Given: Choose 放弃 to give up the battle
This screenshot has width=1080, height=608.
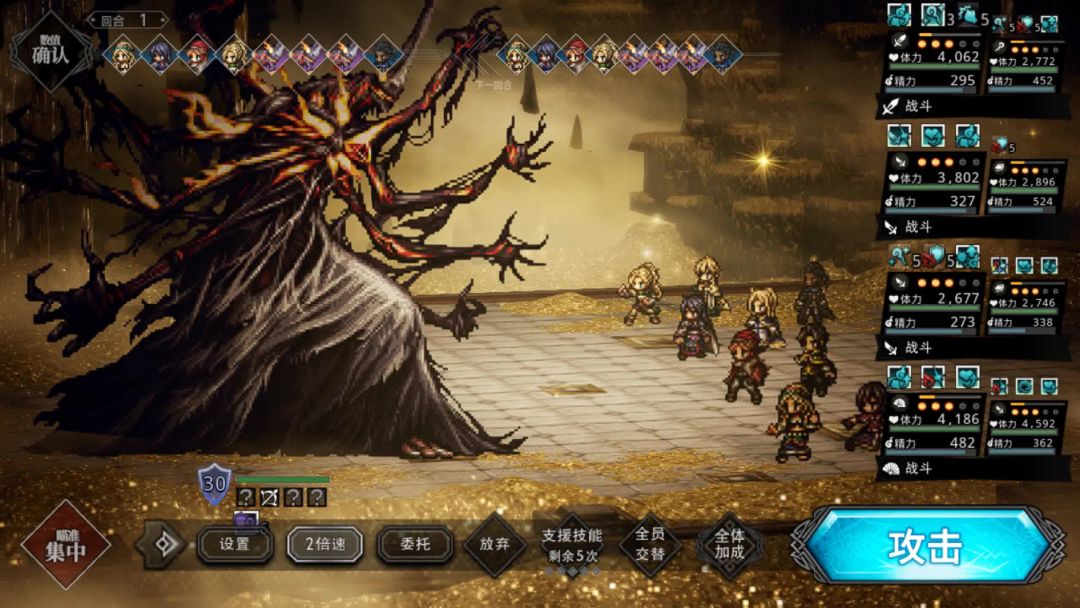Looking at the screenshot, I should (494, 545).
